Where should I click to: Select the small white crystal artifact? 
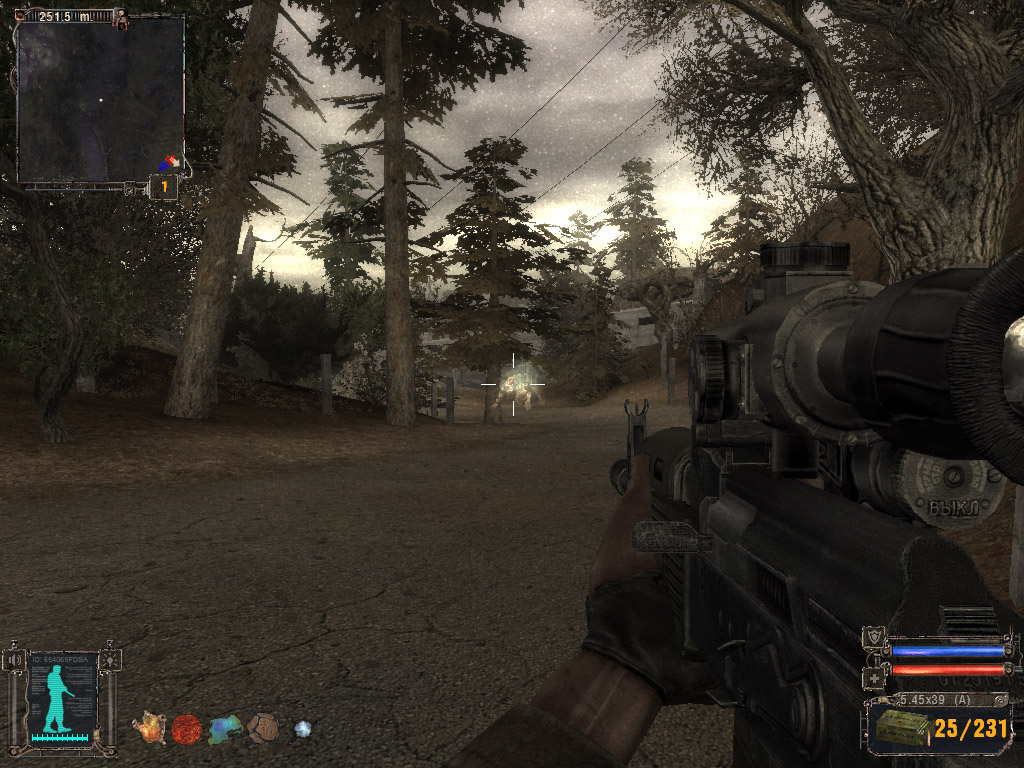coord(302,729)
